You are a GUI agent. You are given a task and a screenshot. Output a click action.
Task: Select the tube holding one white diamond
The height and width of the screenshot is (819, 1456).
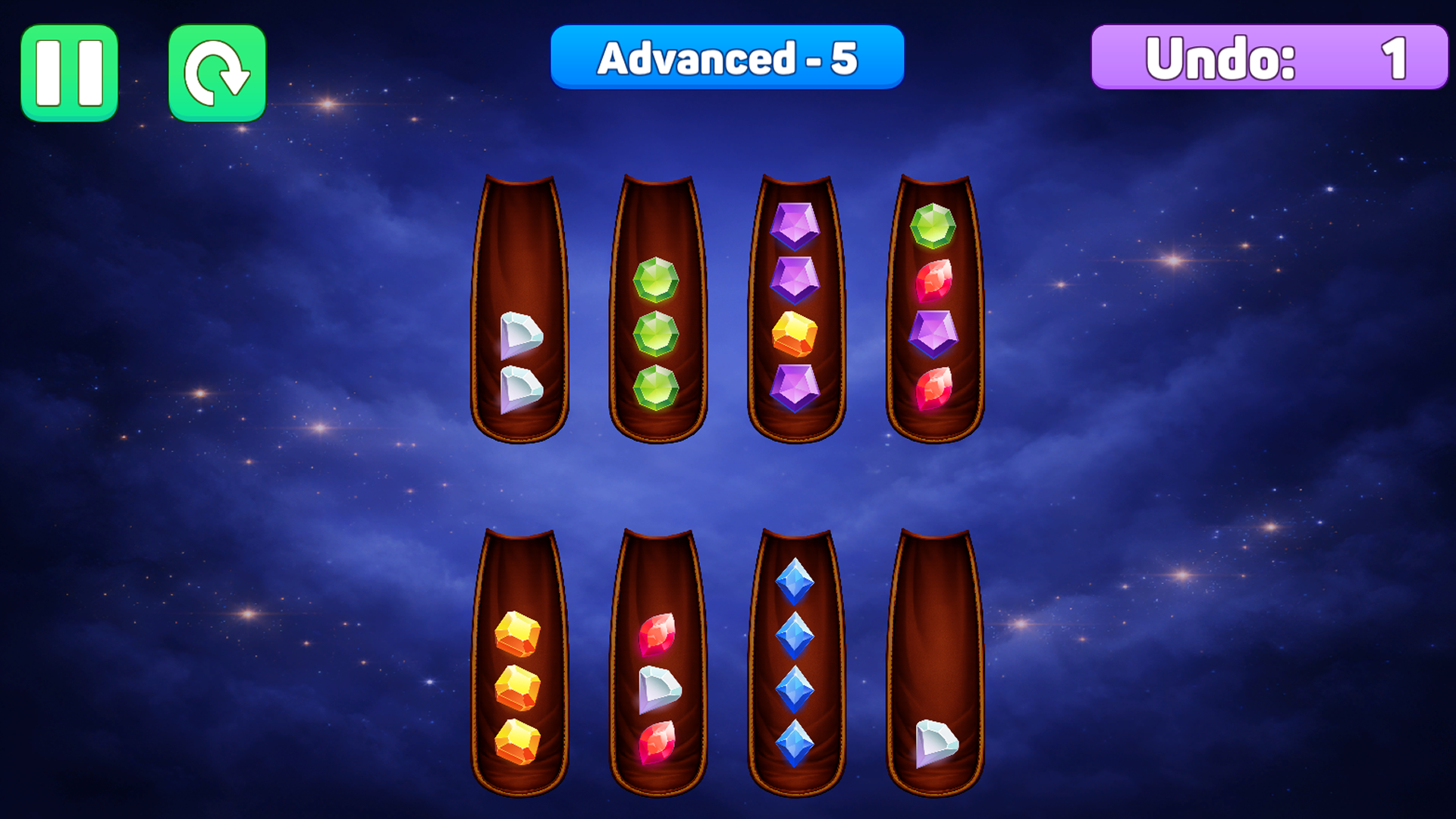click(934, 664)
